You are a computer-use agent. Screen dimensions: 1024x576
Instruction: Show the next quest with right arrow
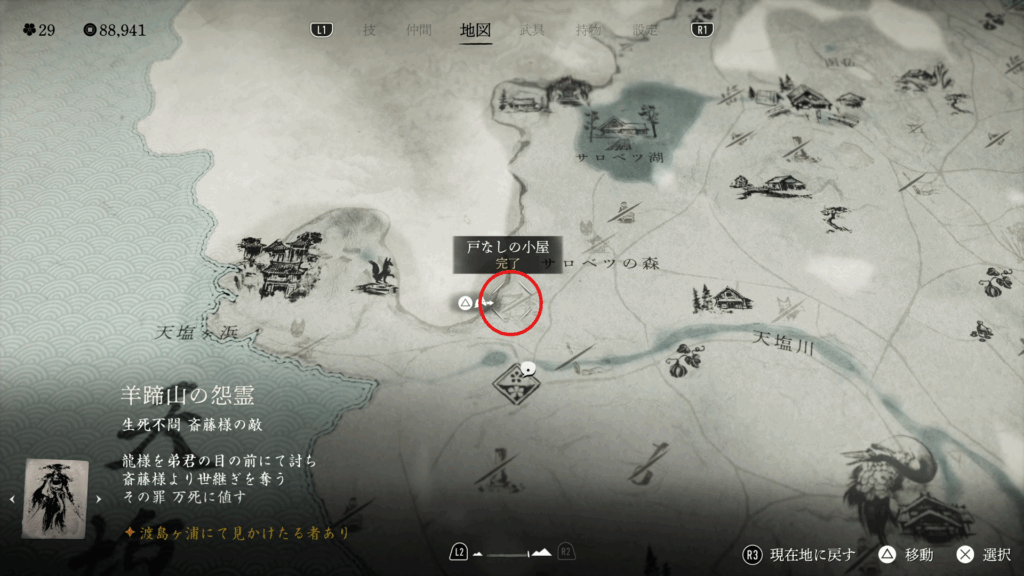[x=98, y=497]
